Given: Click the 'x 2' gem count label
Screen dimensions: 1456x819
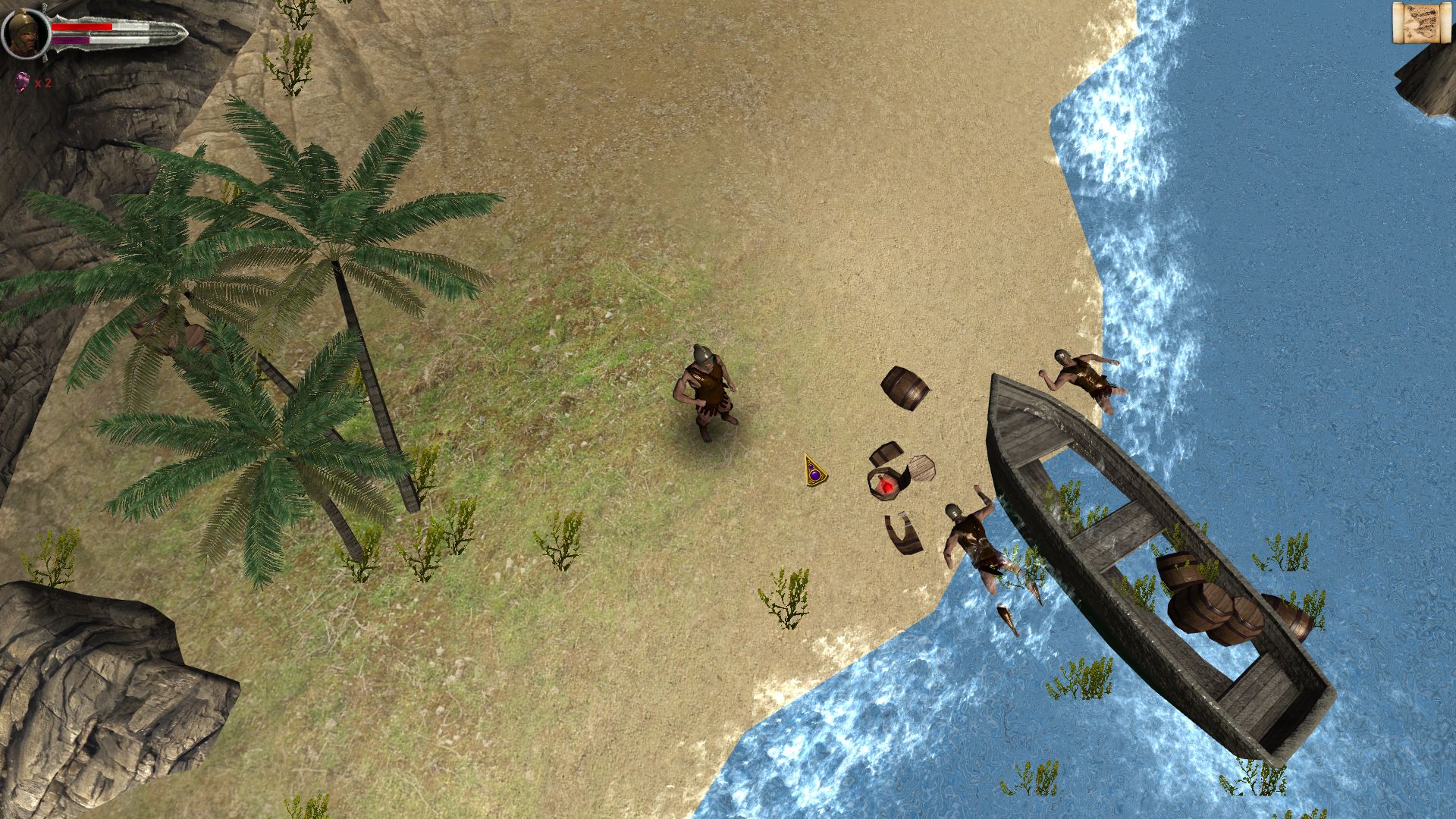Looking at the screenshot, I should pos(42,85).
